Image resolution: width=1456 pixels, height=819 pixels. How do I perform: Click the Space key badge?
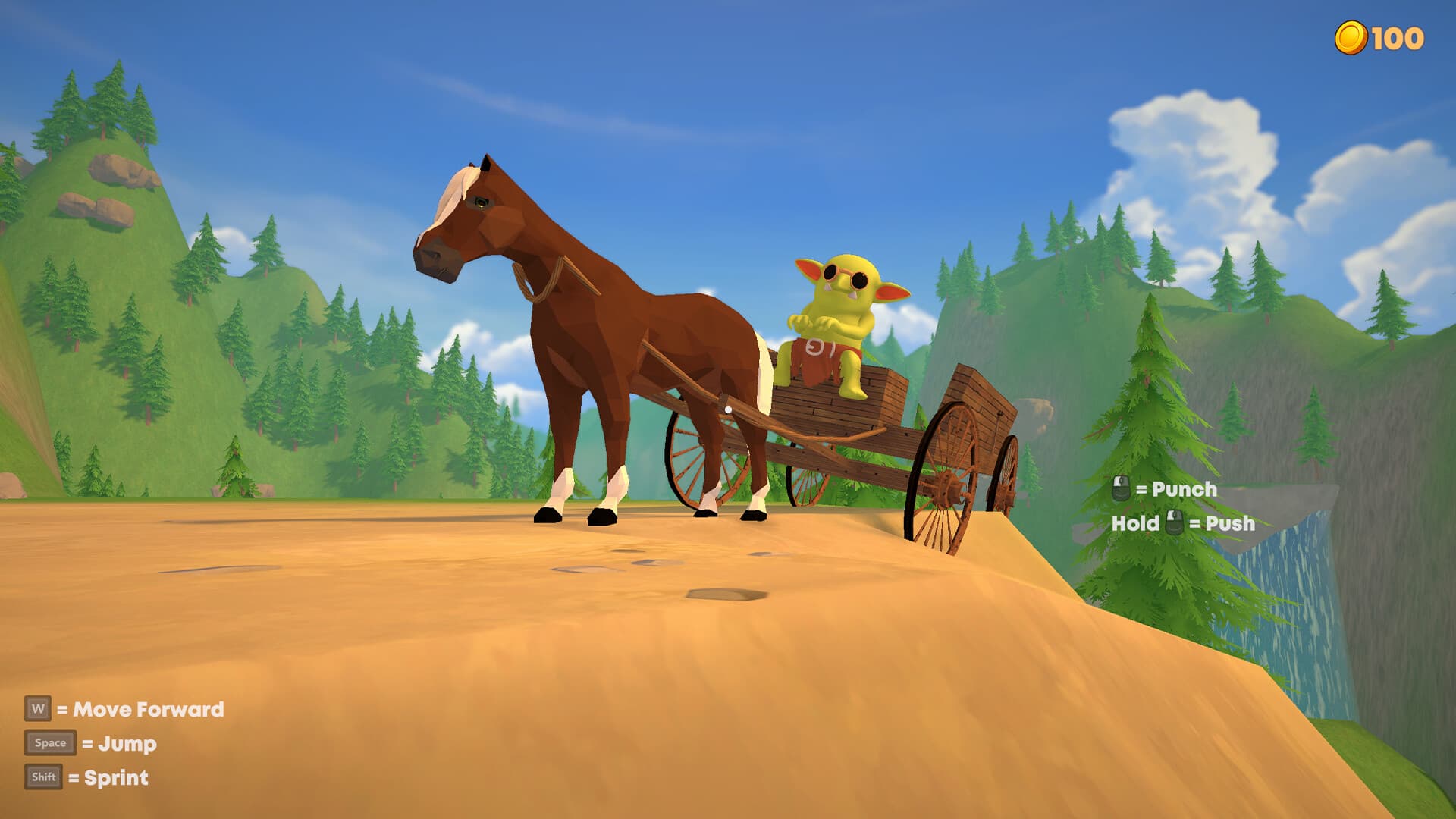click(x=50, y=743)
